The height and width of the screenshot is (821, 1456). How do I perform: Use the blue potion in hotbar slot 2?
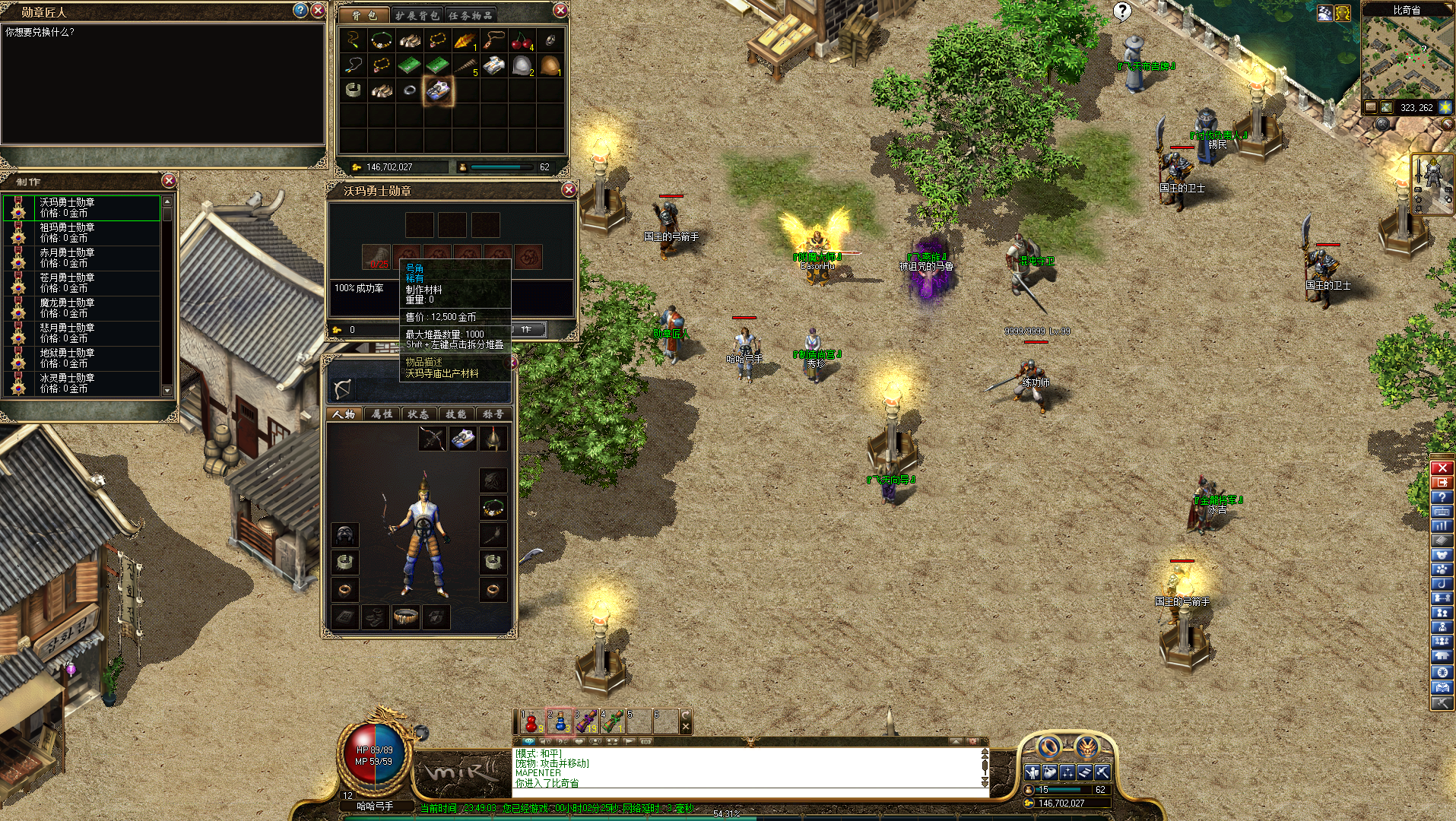(x=559, y=721)
